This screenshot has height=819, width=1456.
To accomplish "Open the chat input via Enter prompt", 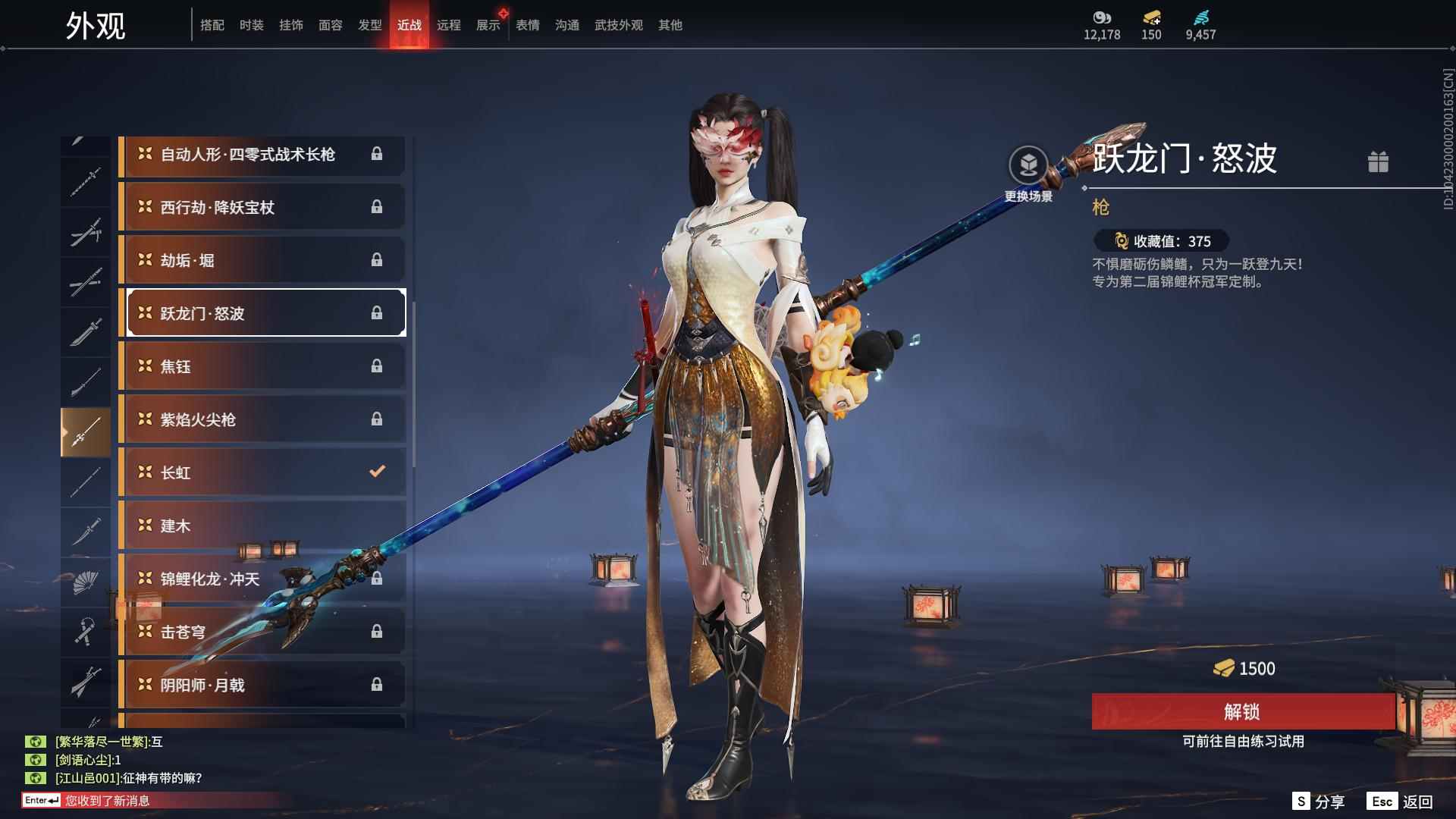I will point(42,800).
